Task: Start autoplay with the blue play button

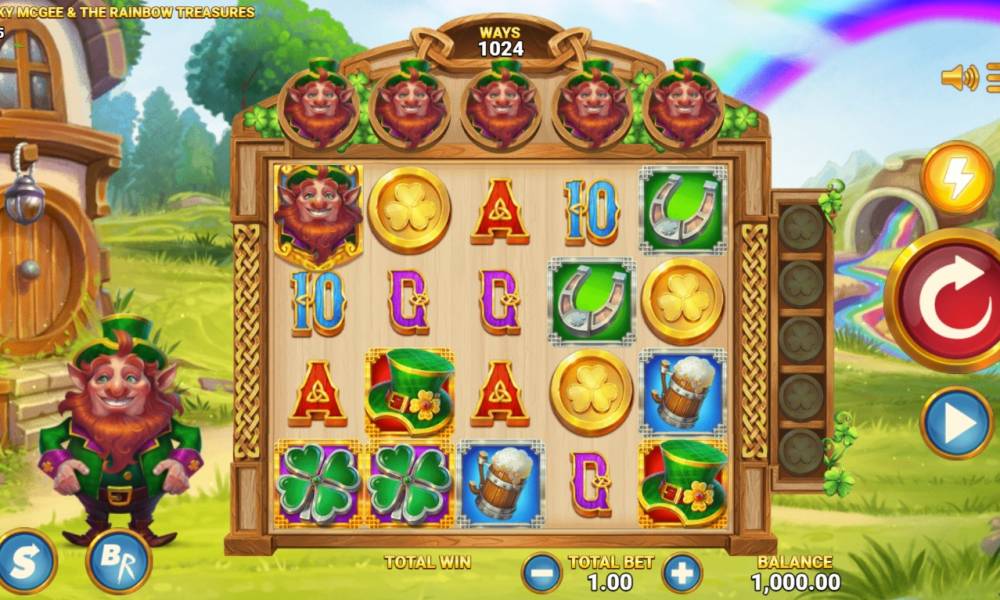Action: (956, 423)
